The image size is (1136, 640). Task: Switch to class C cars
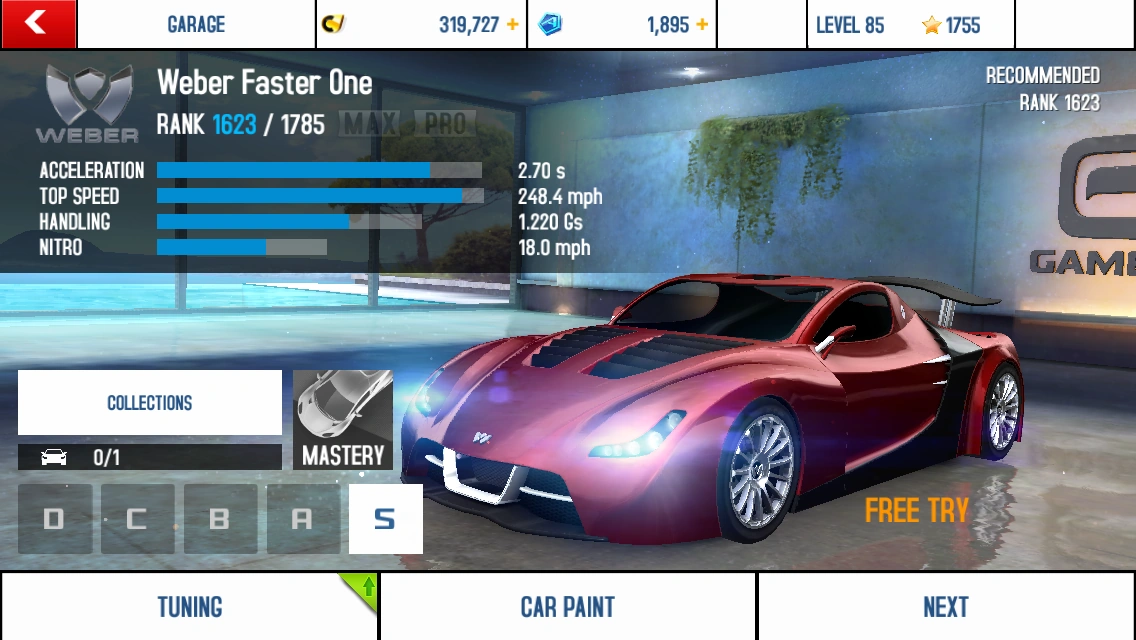137,519
